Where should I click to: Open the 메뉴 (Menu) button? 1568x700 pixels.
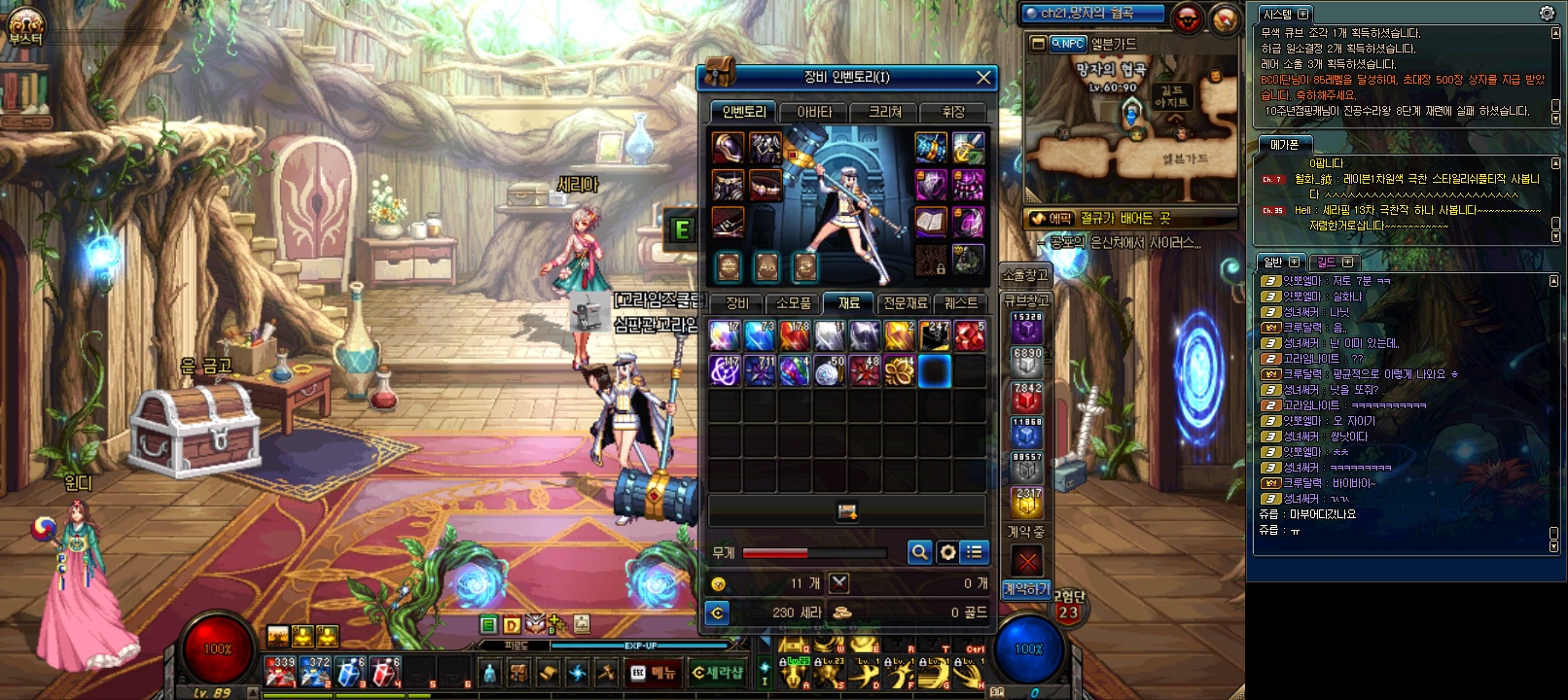click(653, 673)
